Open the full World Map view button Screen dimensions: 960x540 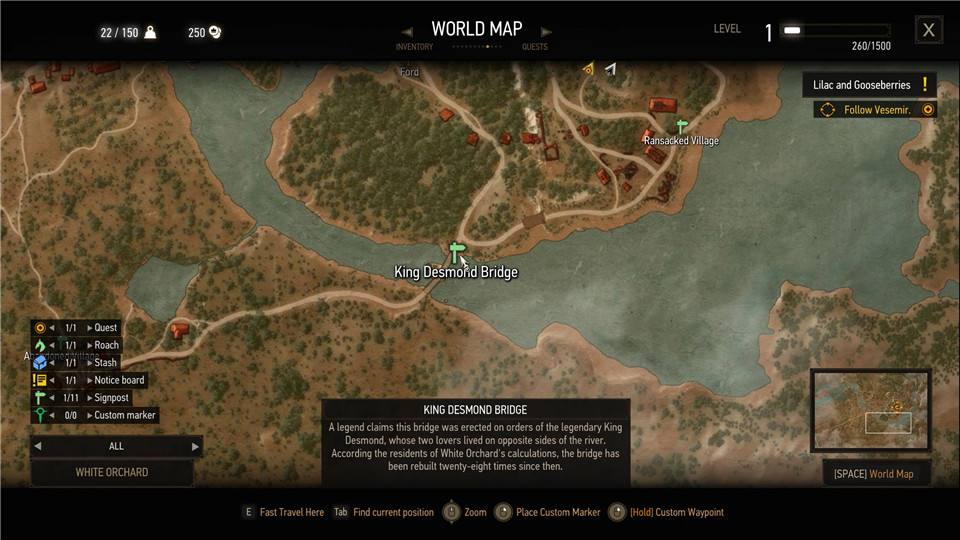tap(873, 473)
